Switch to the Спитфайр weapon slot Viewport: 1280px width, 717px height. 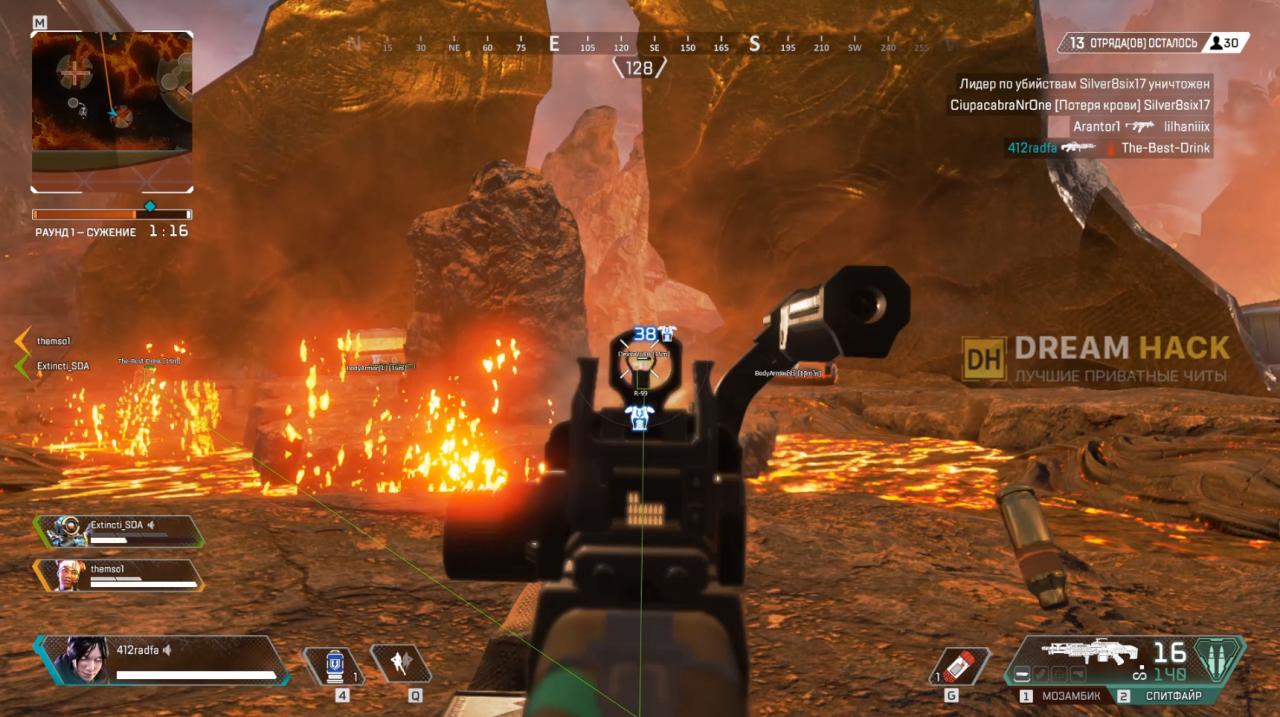tap(1165, 696)
